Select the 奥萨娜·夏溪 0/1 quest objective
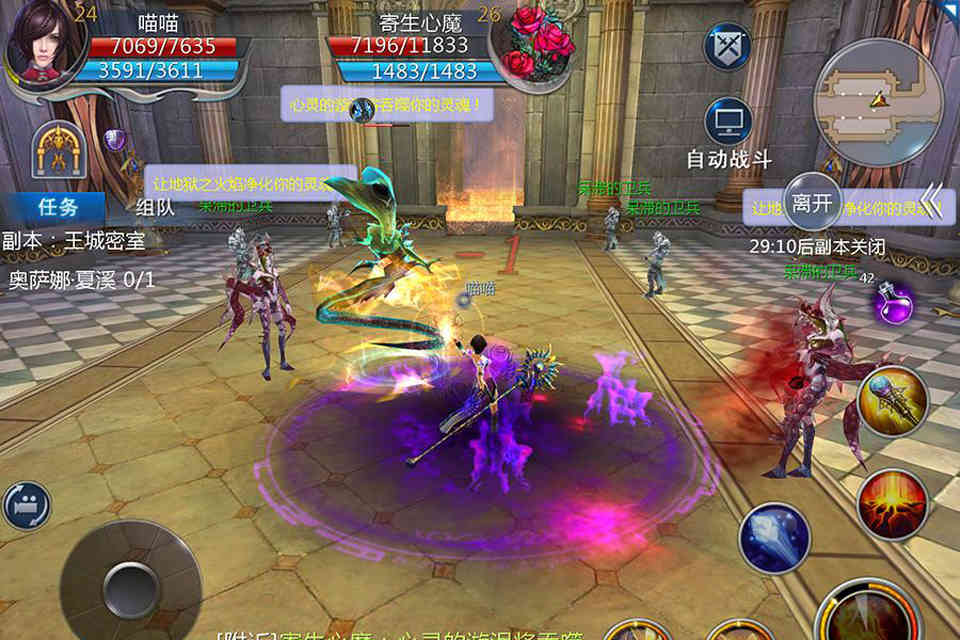This screenshot has height=640, width=960. pyautogui.click(x=82, y=279)
